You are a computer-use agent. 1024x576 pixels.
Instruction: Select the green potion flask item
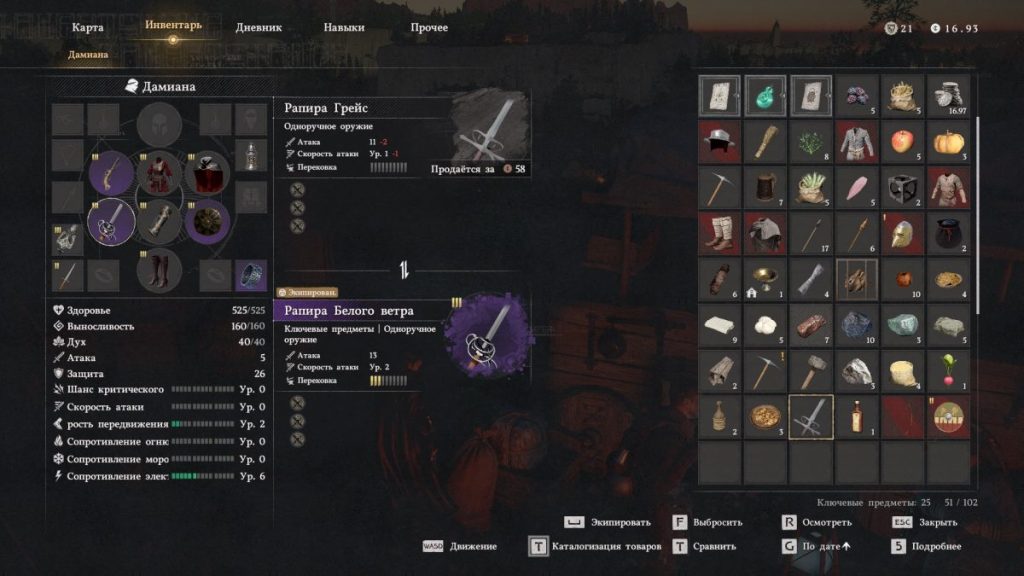coord(765,96)
